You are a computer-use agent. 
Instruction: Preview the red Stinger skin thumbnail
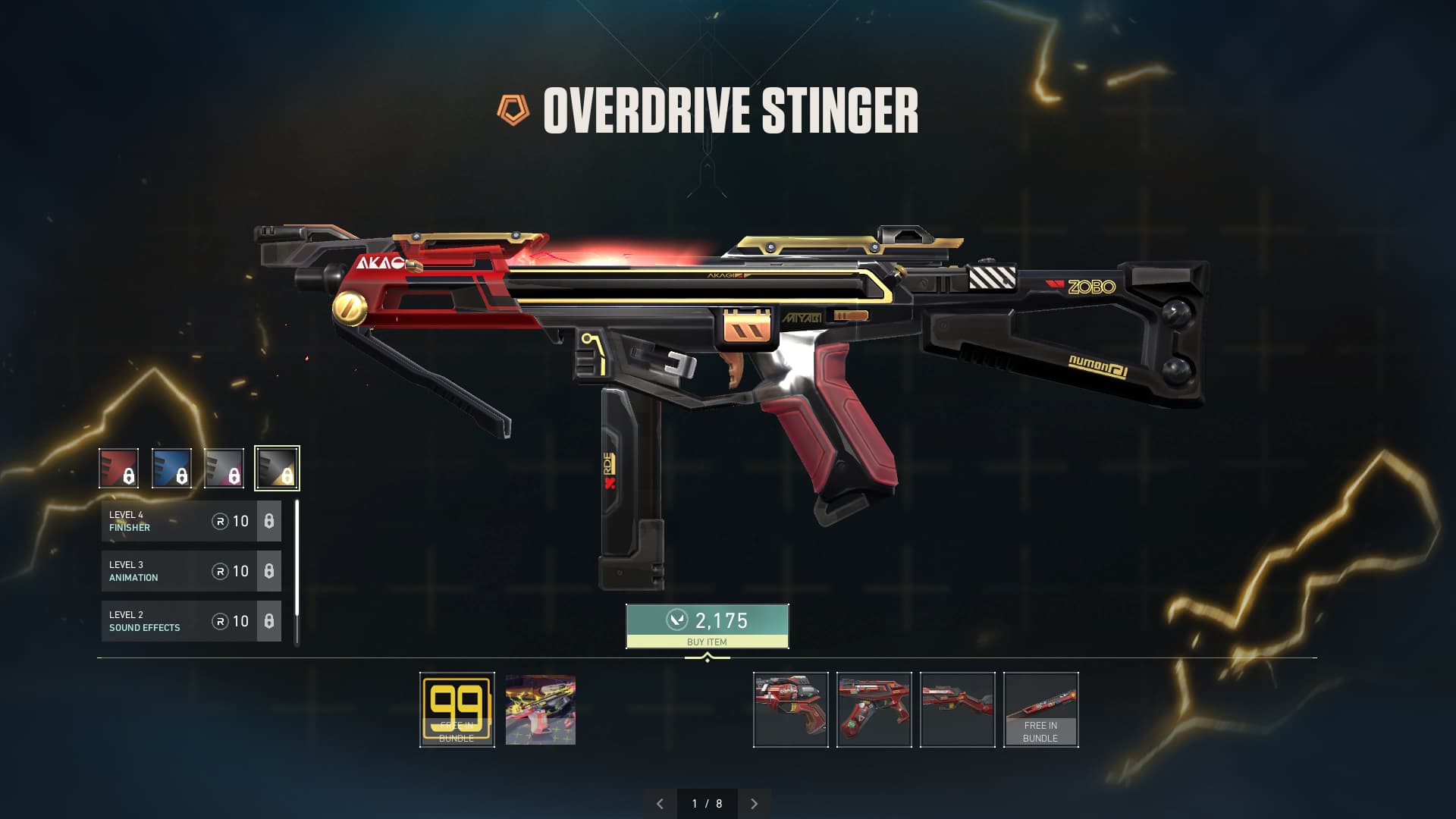874,710
